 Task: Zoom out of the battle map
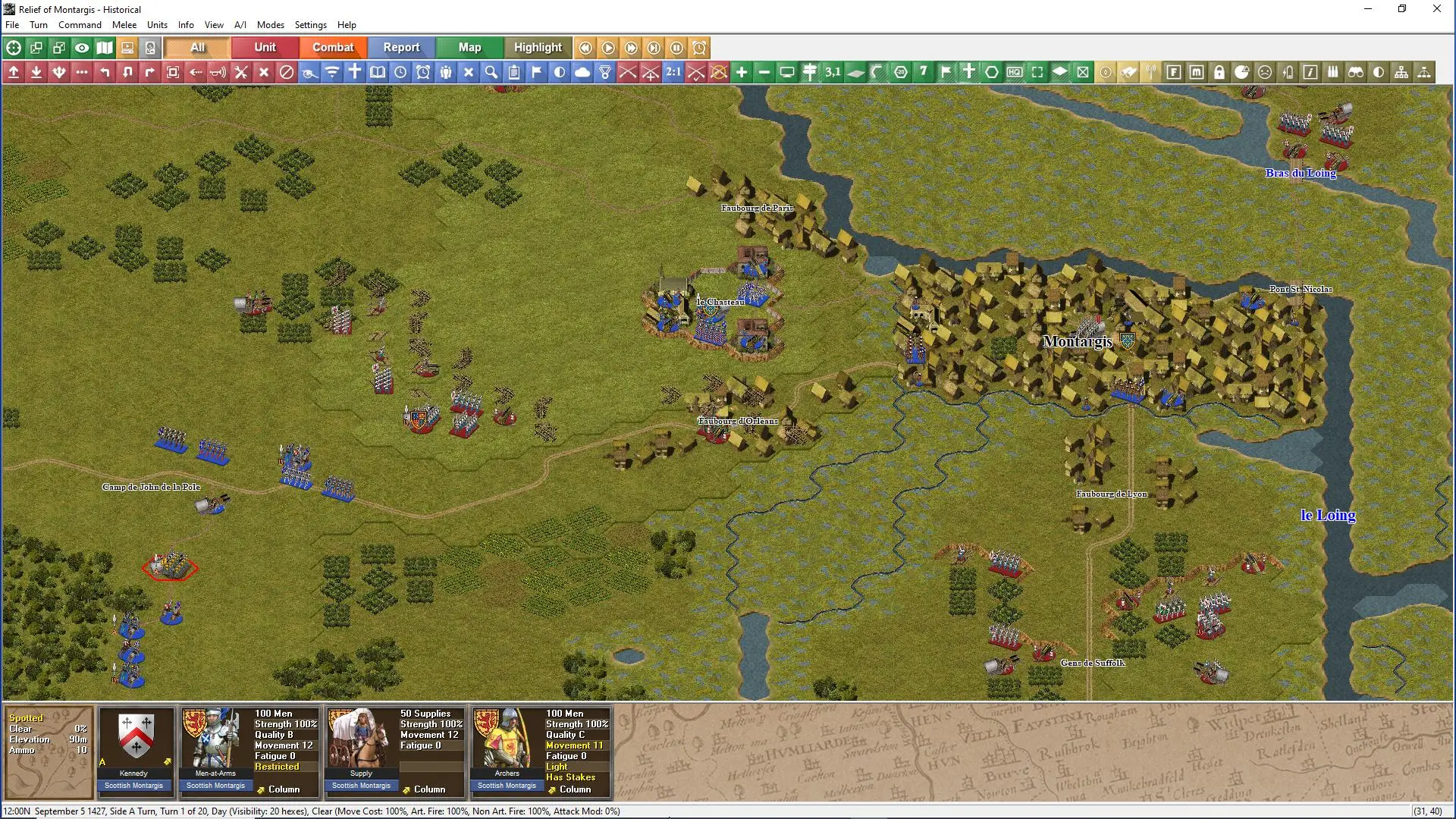[x=764, y=72]
